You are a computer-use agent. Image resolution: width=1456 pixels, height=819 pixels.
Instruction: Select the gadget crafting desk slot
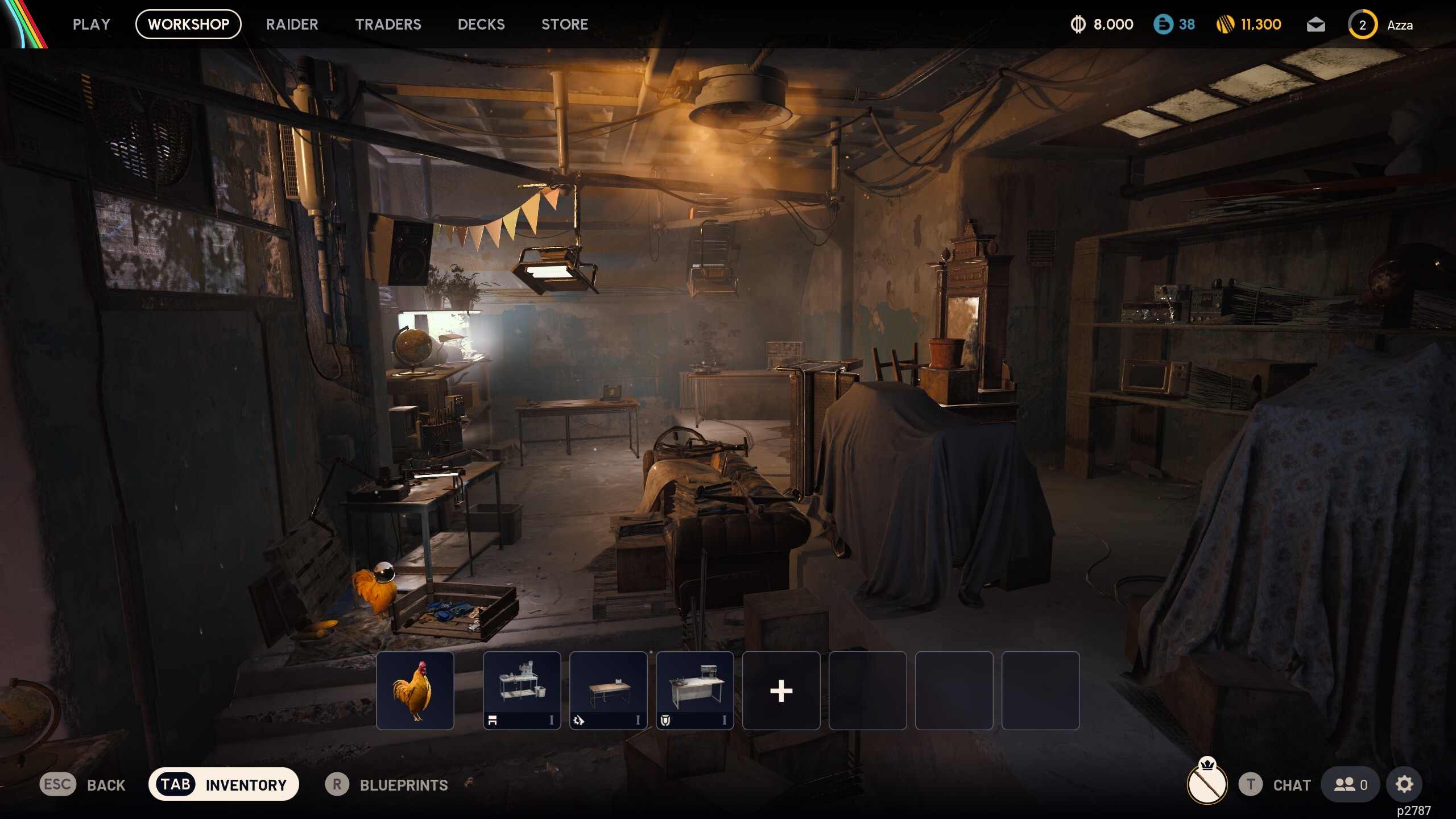(607, 690)
